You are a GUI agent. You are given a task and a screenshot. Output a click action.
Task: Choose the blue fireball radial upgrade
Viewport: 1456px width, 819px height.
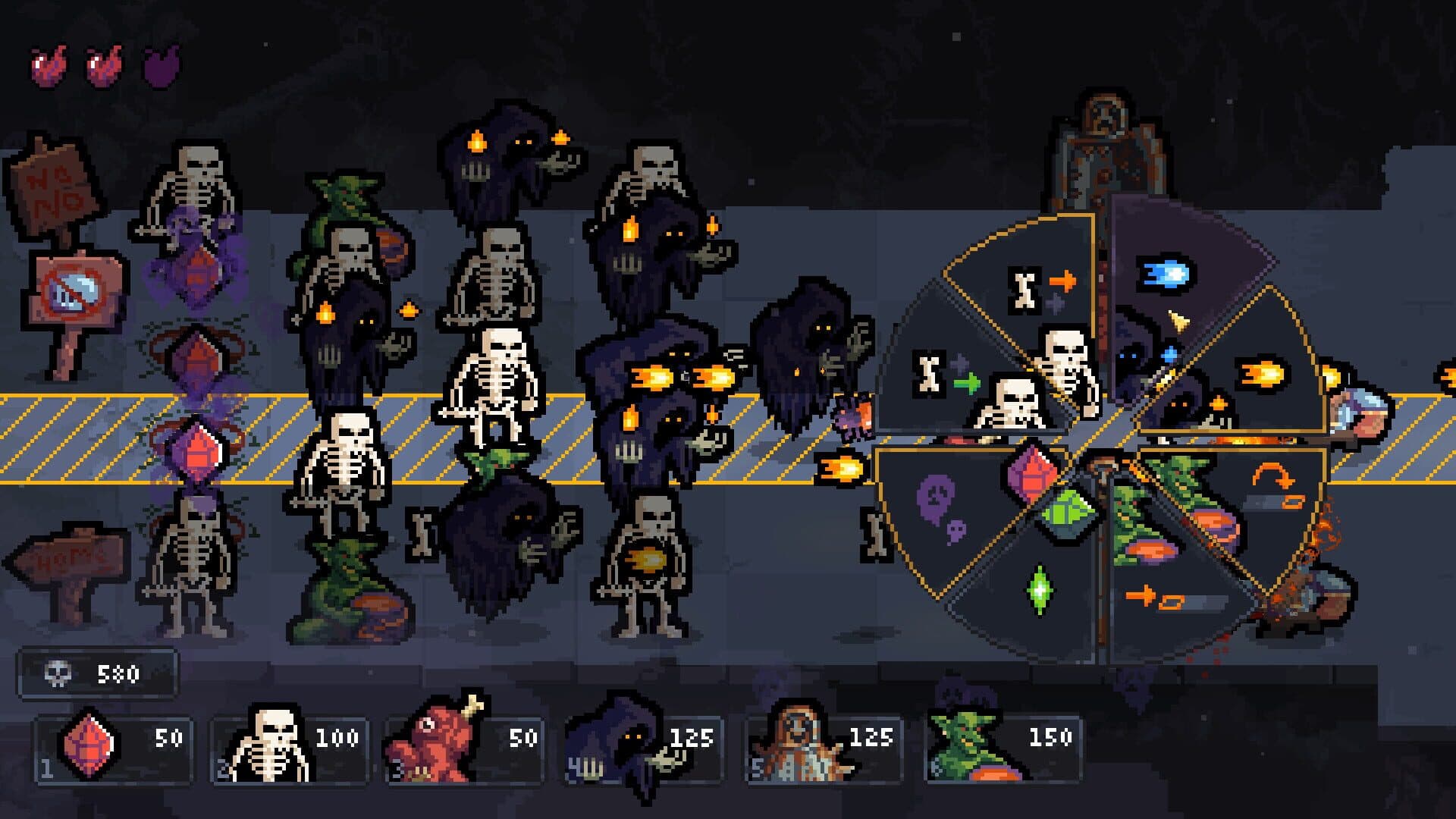[1168, 275]
